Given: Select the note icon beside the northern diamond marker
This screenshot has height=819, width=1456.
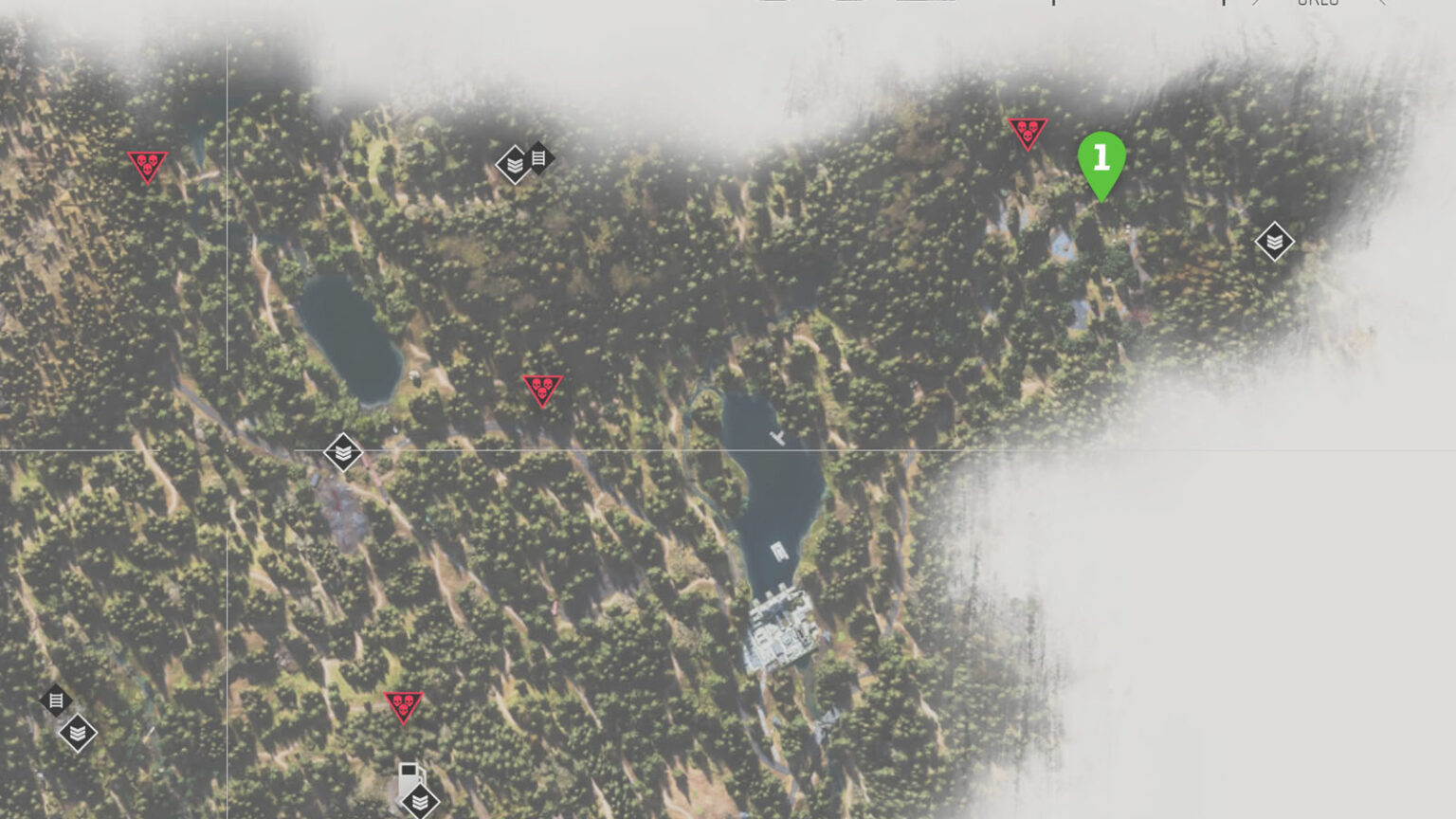Looking at the screenshot, I should pos(540,155).
